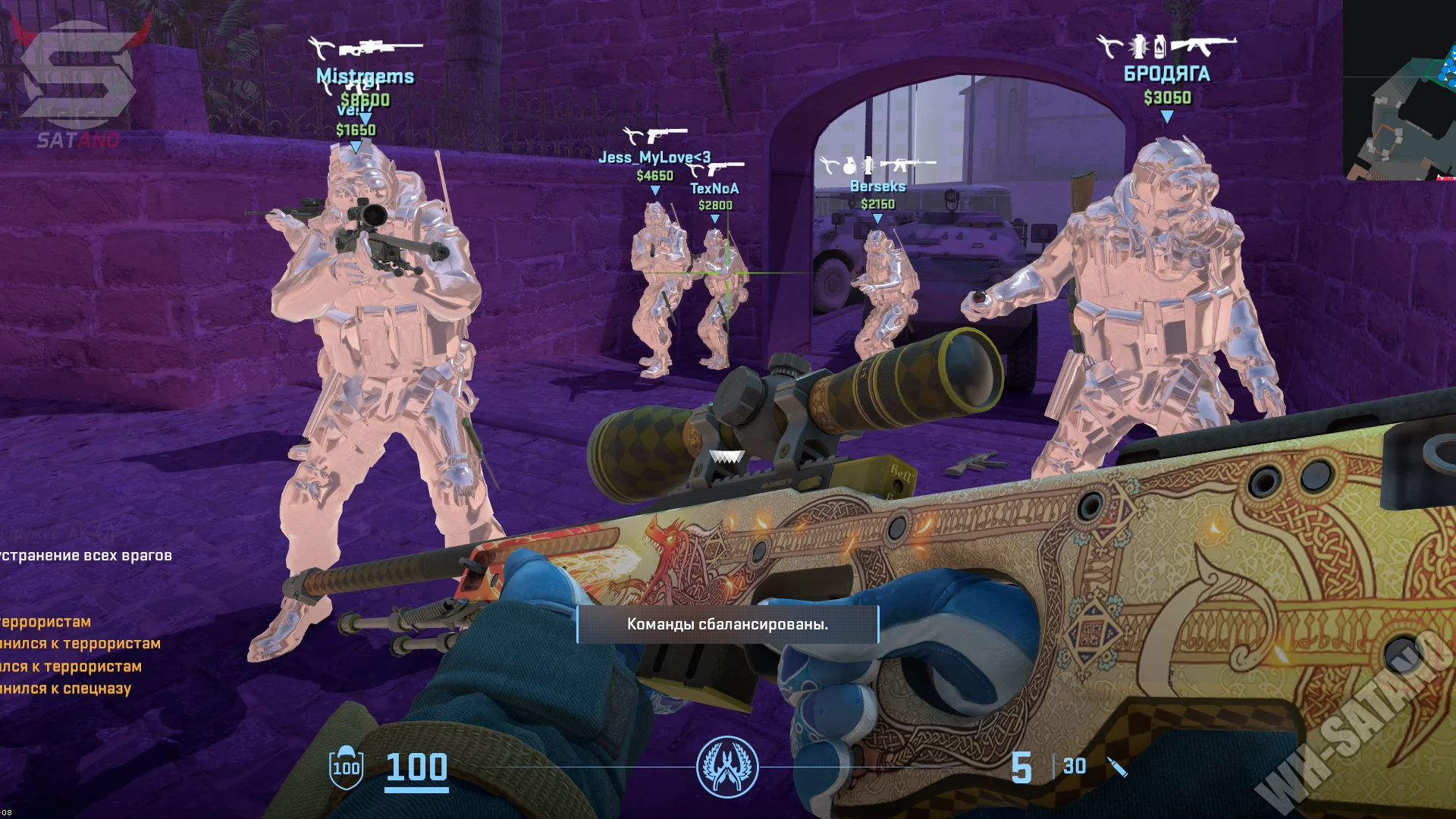Click the 'Команды сбалансированы.' notification banner
Viewport: 1456px width, 819px height.
click(x=727, y=624)
